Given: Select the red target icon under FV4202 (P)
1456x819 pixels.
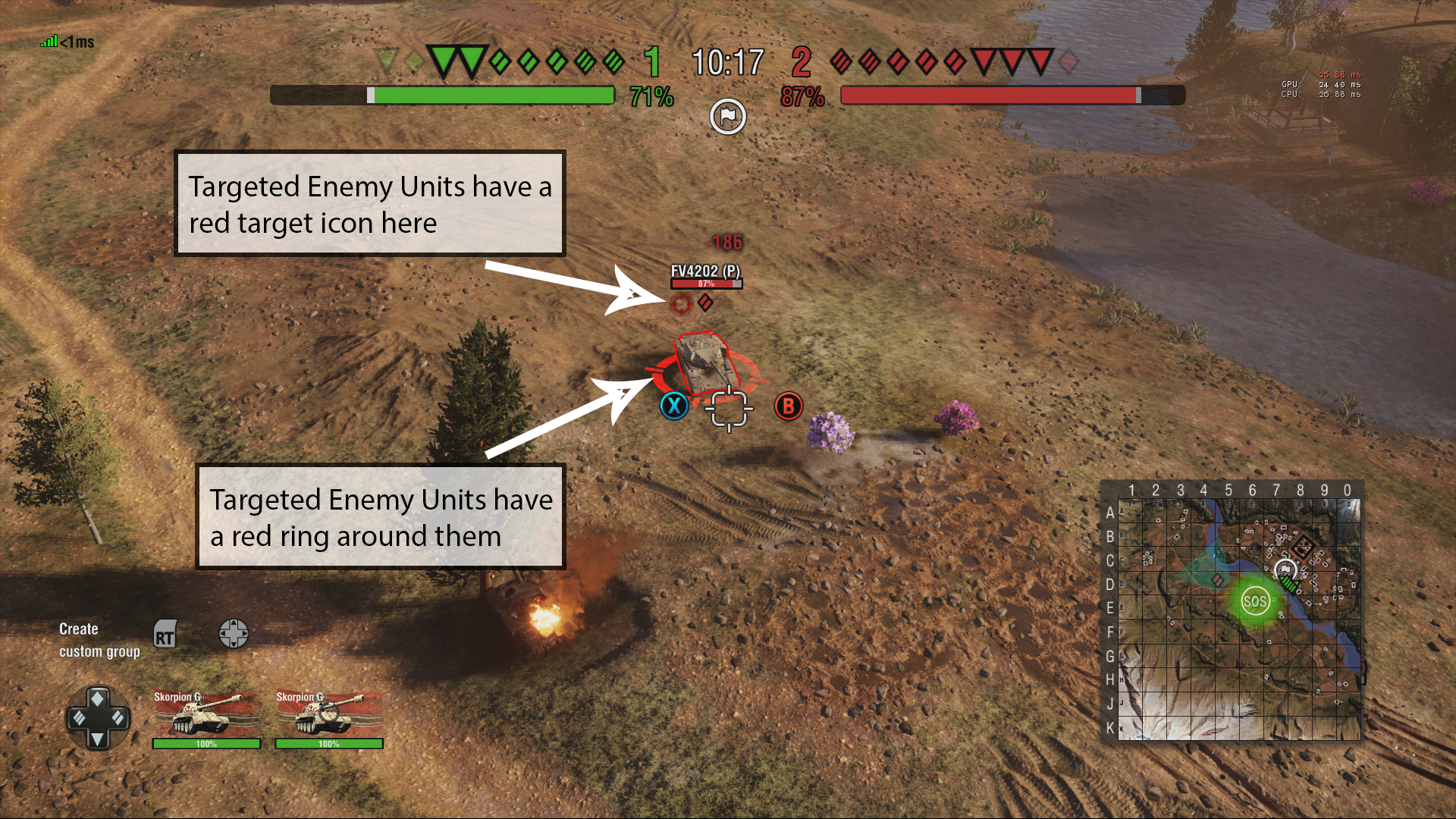Looking at the screenshot, I should (683, 306).
